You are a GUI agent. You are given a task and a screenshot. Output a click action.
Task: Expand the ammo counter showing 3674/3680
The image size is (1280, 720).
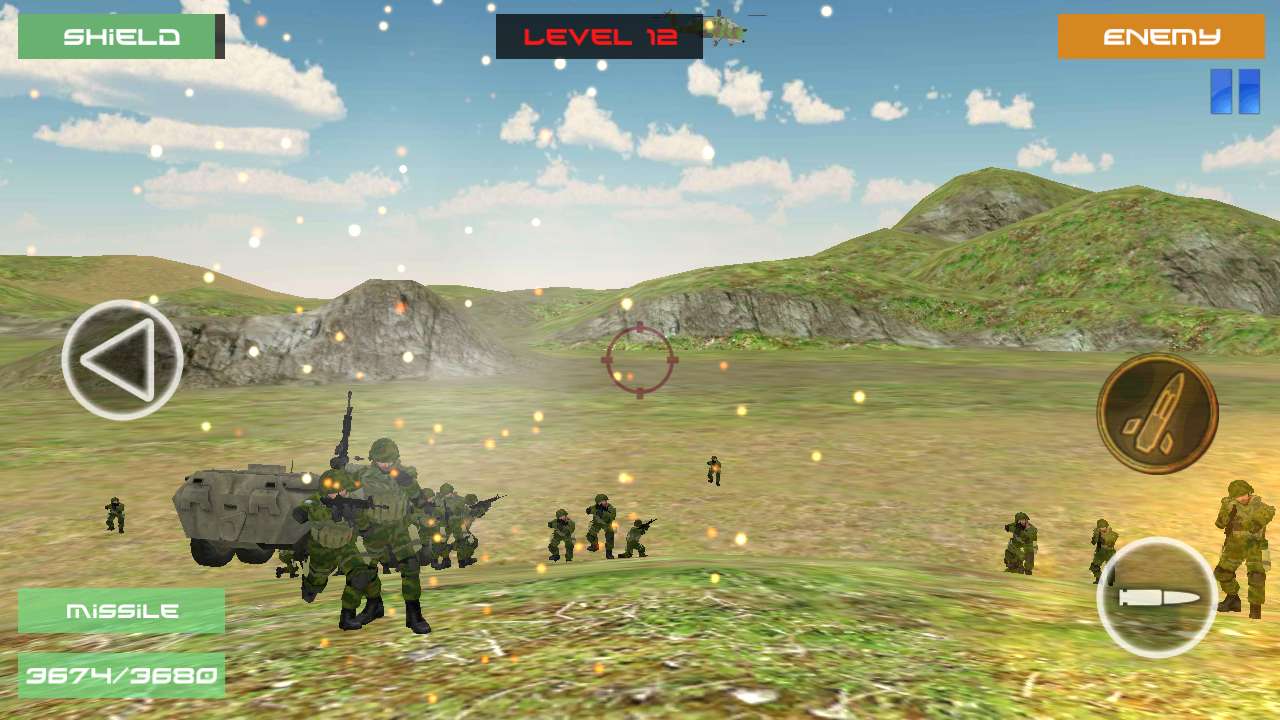[120, 674]
